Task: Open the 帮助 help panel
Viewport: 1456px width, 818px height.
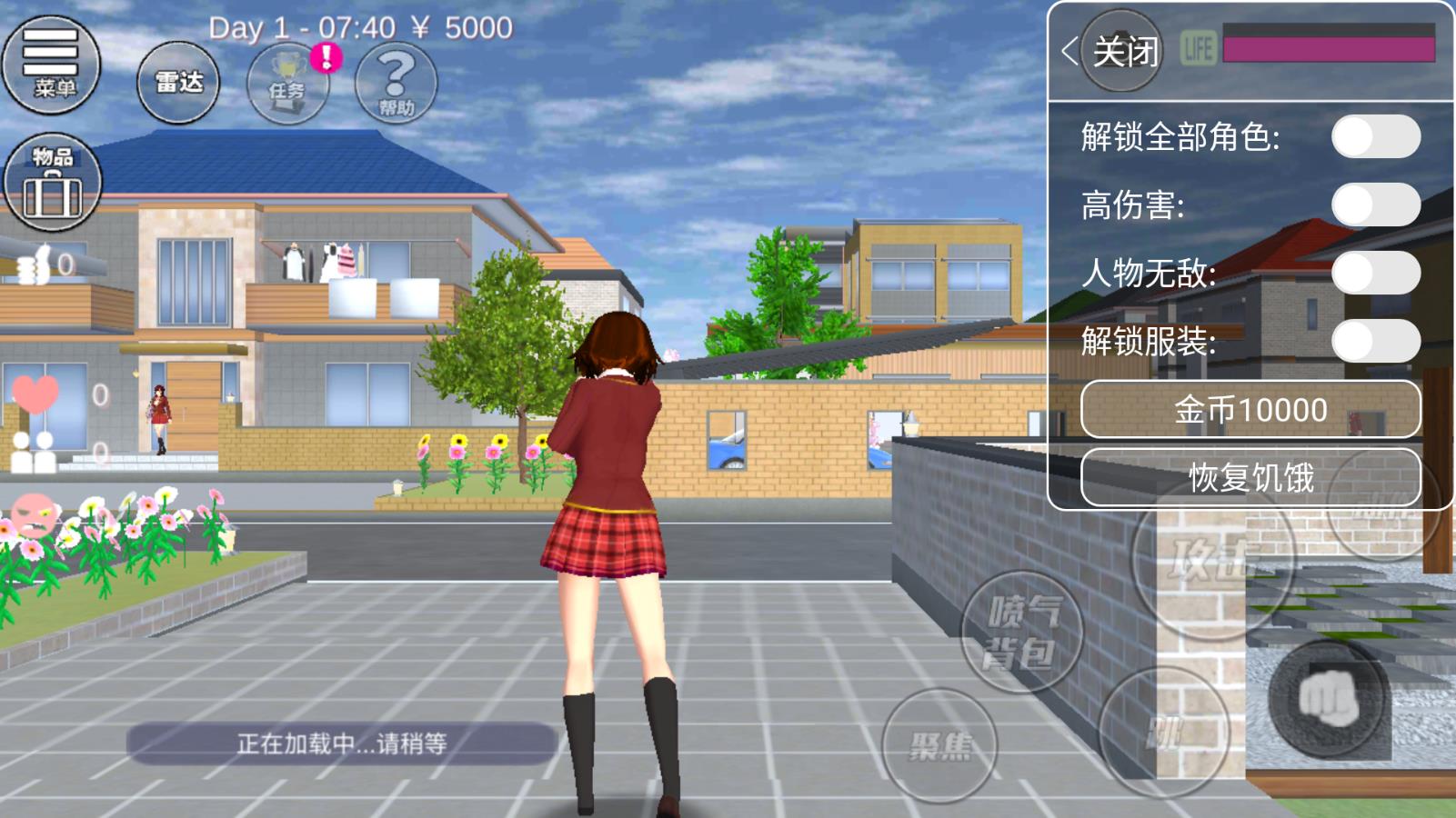Action: click(x=397, y=84)
